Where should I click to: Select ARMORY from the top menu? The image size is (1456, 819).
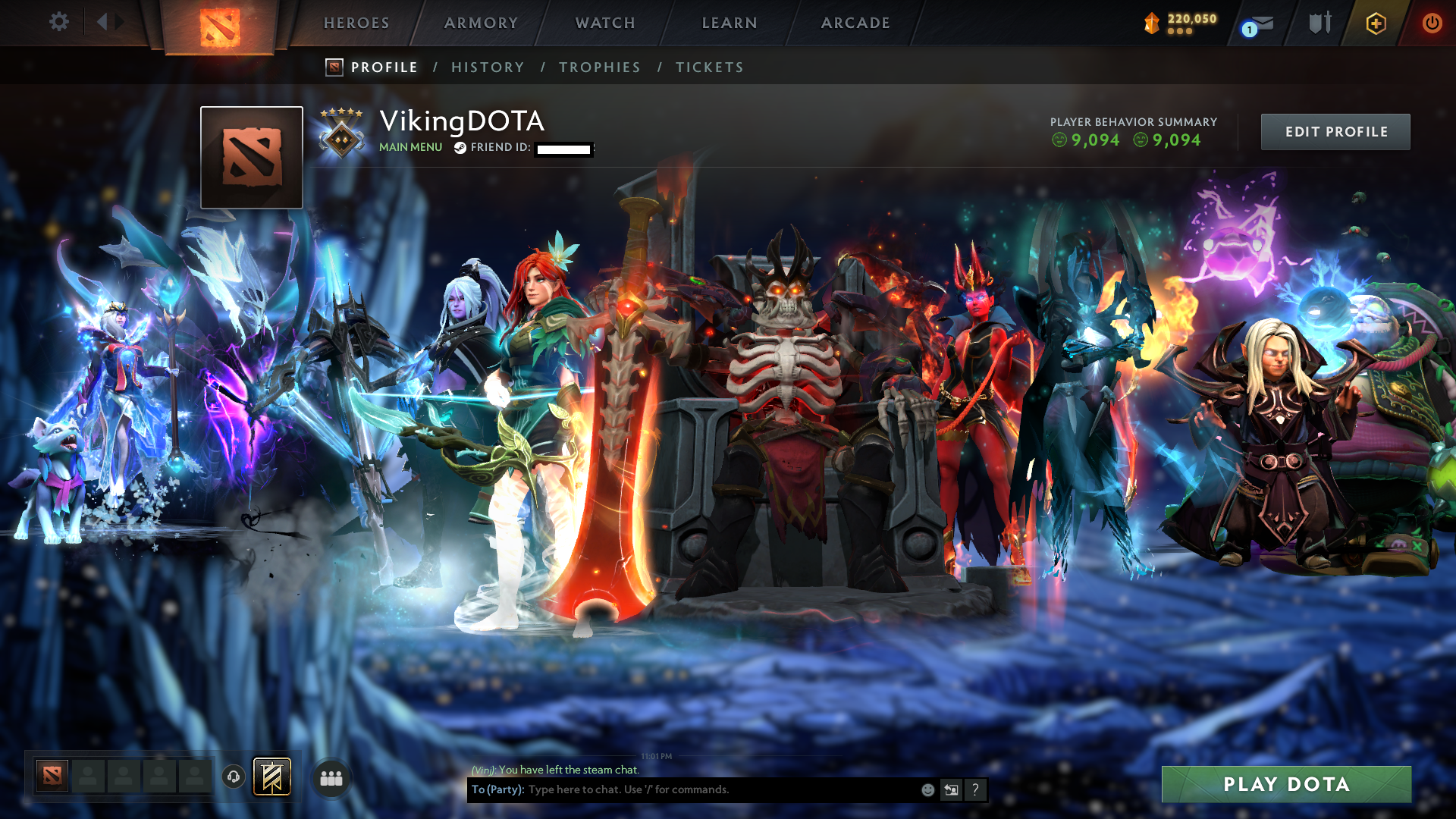click(x=481, y=23)
